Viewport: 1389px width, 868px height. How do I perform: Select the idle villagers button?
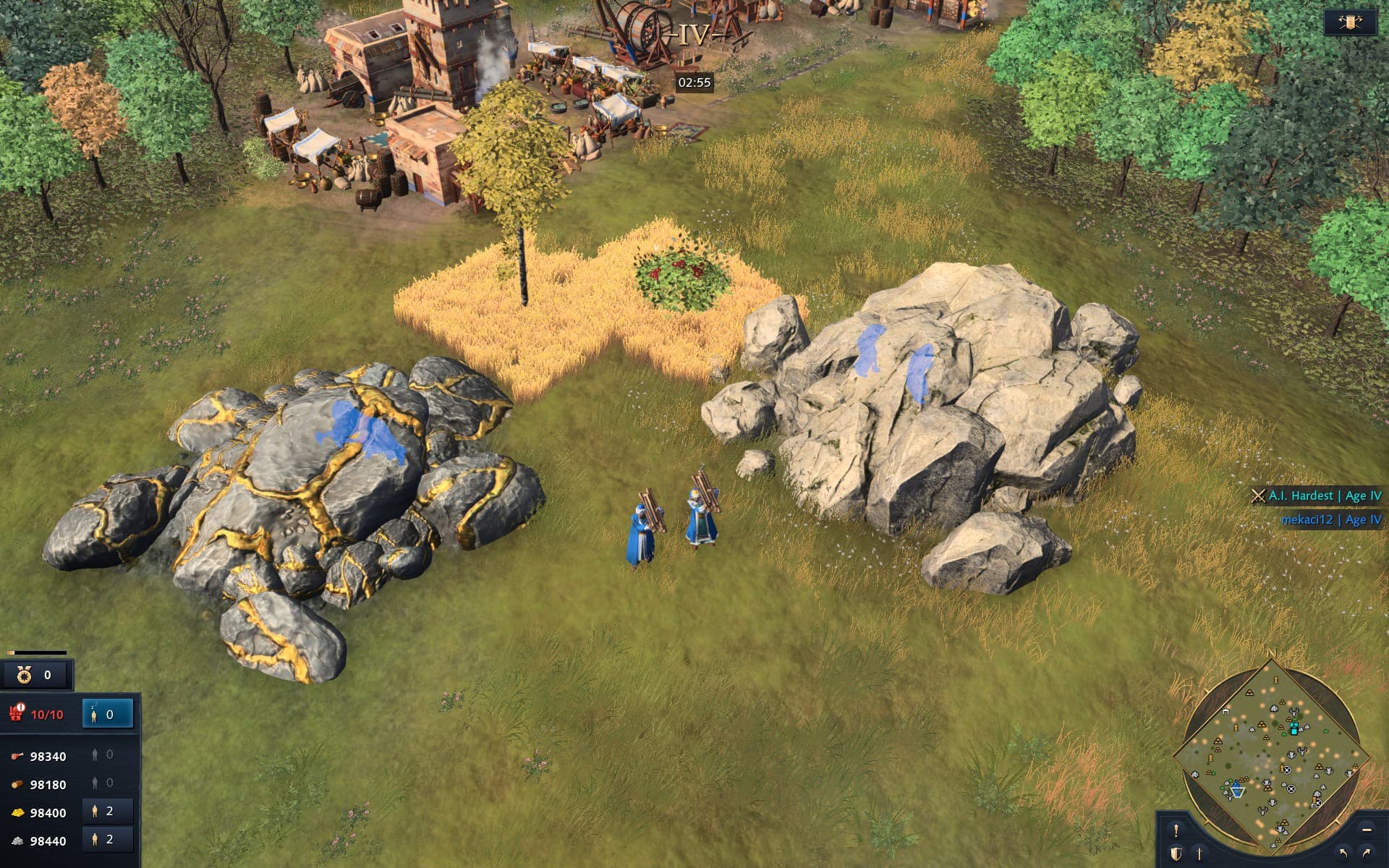[x=107, y=715]
